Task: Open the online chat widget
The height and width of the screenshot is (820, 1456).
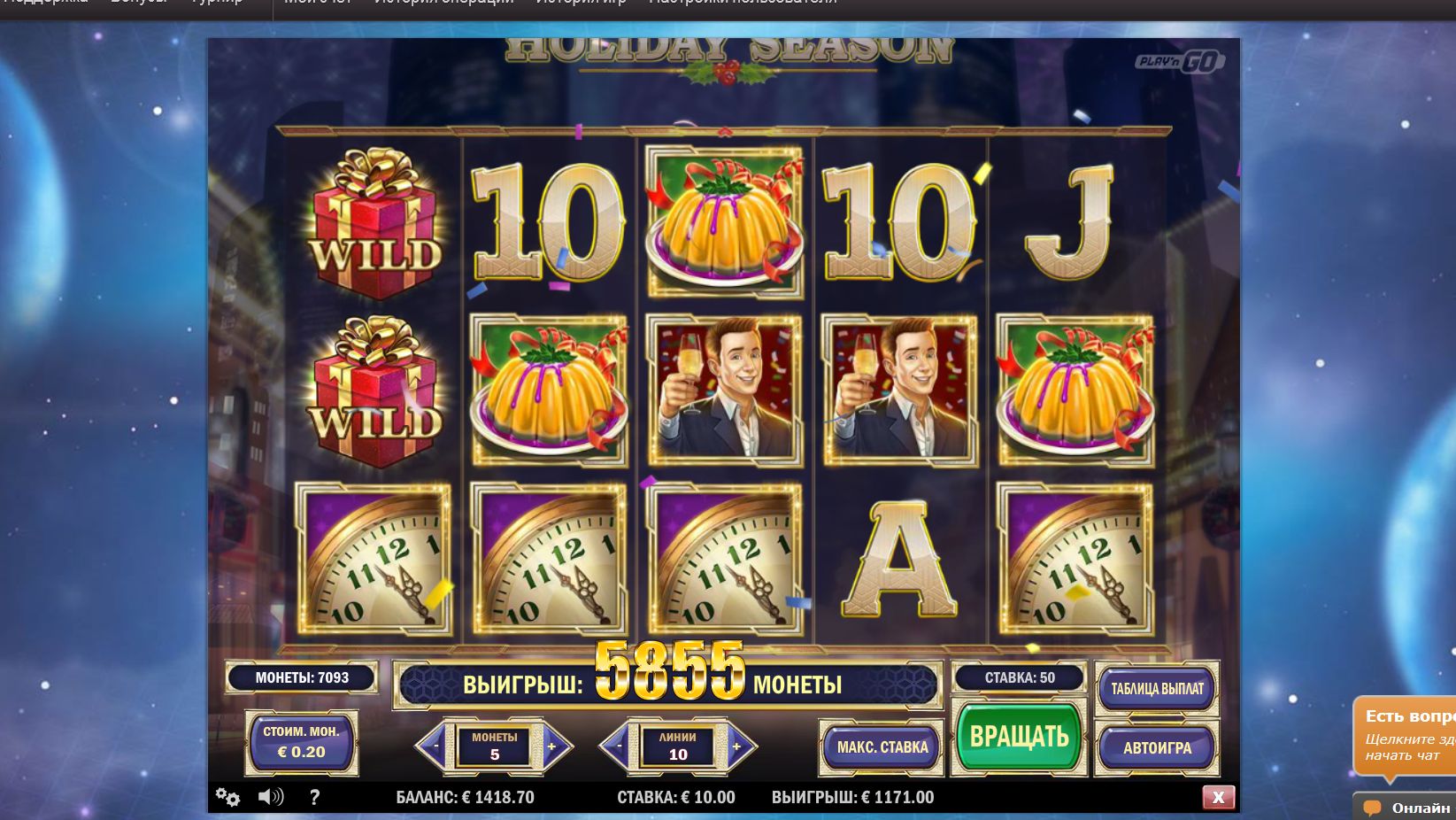Action: click(x=1406, y=807)
